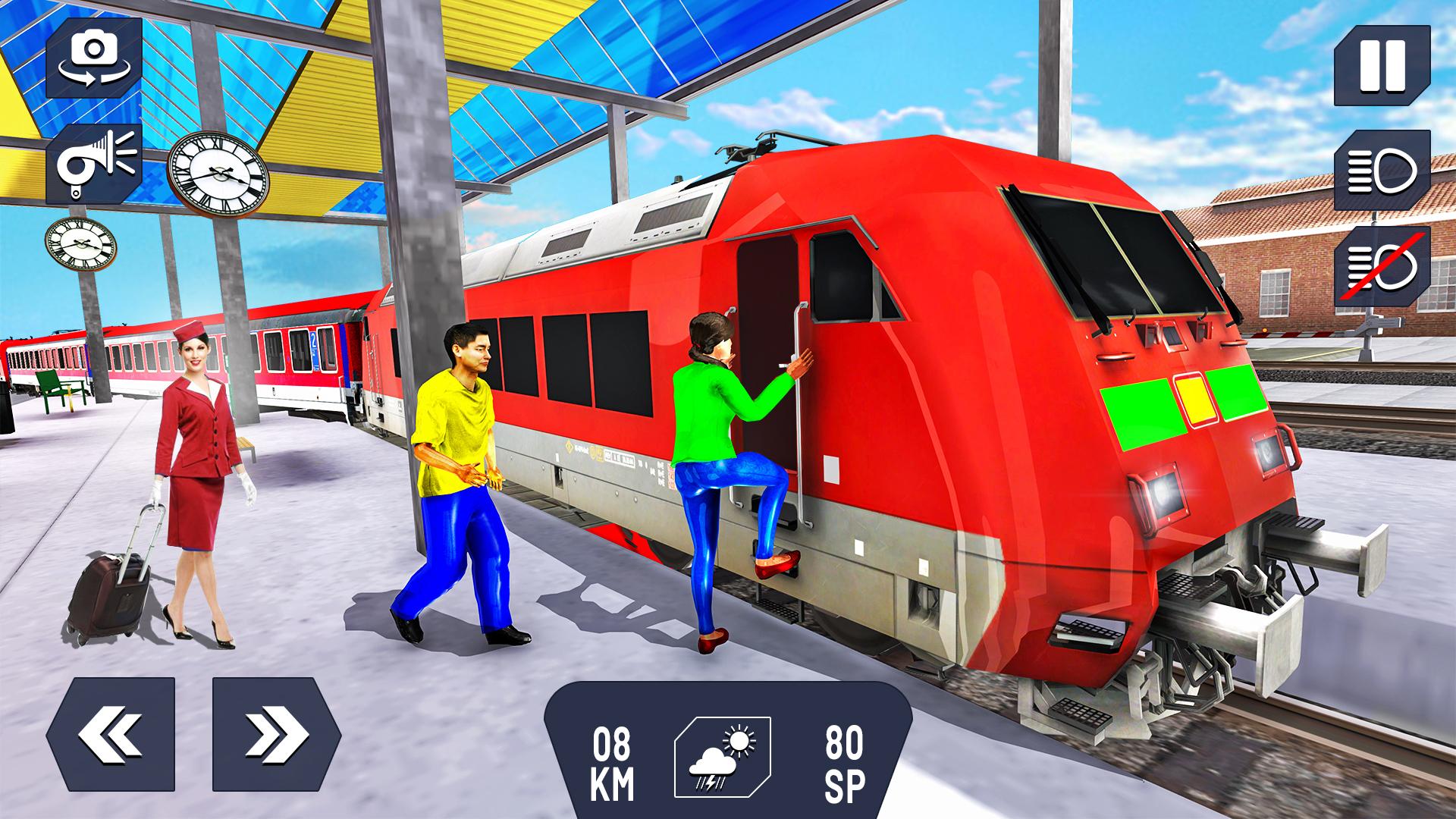Tap the man in the yellow shirt
Image resolution: width=1456 pixels, height=819 pixels.
click(461, 470)
